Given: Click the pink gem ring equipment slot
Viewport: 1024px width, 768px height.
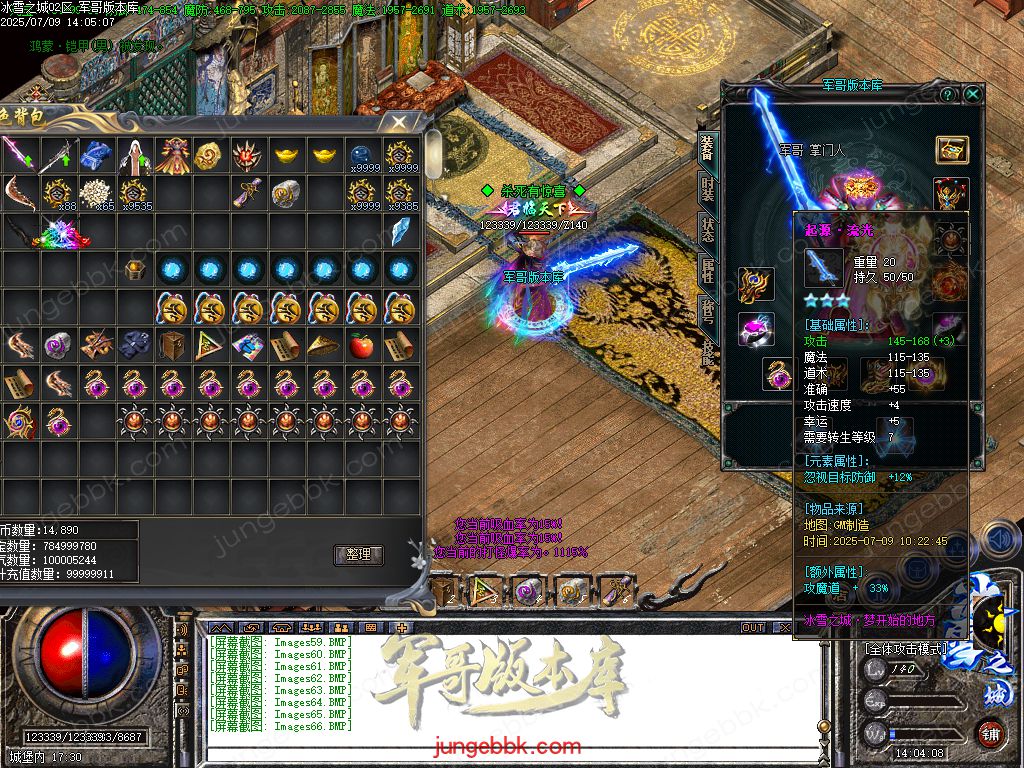Looking at the screenshot, I should click(755, 329).
